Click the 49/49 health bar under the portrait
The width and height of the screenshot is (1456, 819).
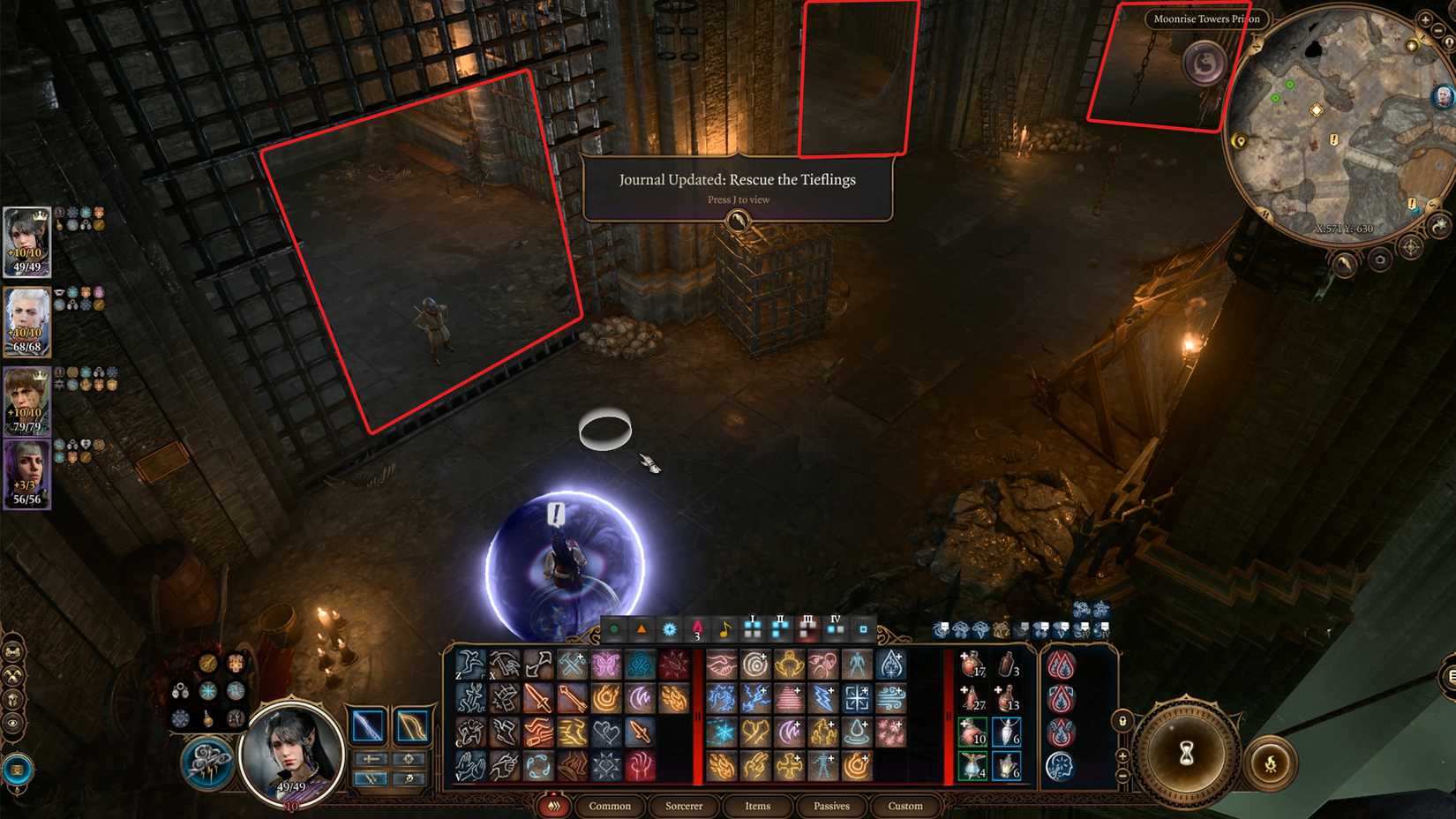pyautogui.click(x=290, y=786)
